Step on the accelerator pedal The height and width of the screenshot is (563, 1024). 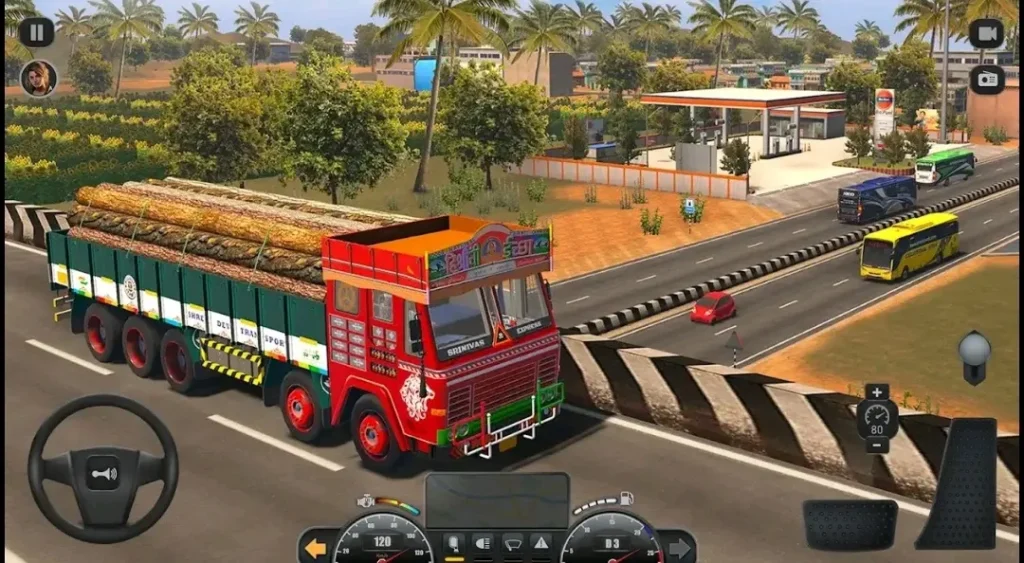coord(957,482)
